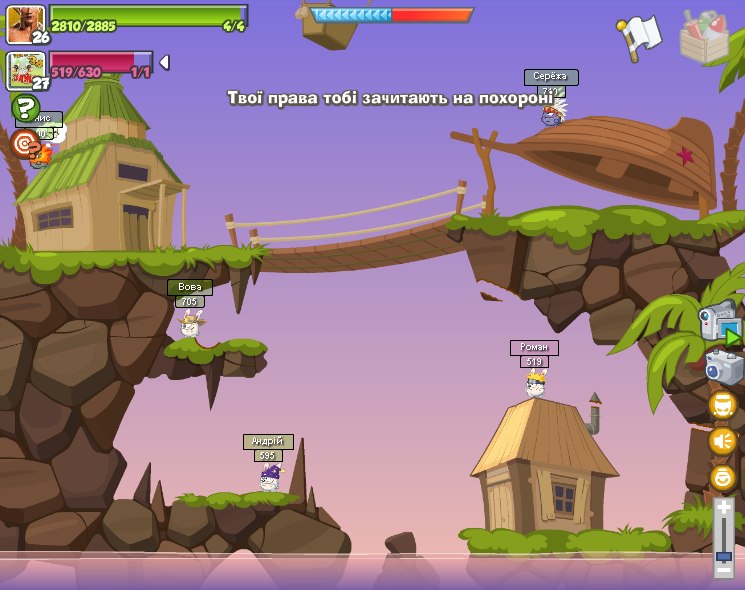Zoom in with the plus button
The height and width of the screenshot is (590, 745).
(723, 509)
